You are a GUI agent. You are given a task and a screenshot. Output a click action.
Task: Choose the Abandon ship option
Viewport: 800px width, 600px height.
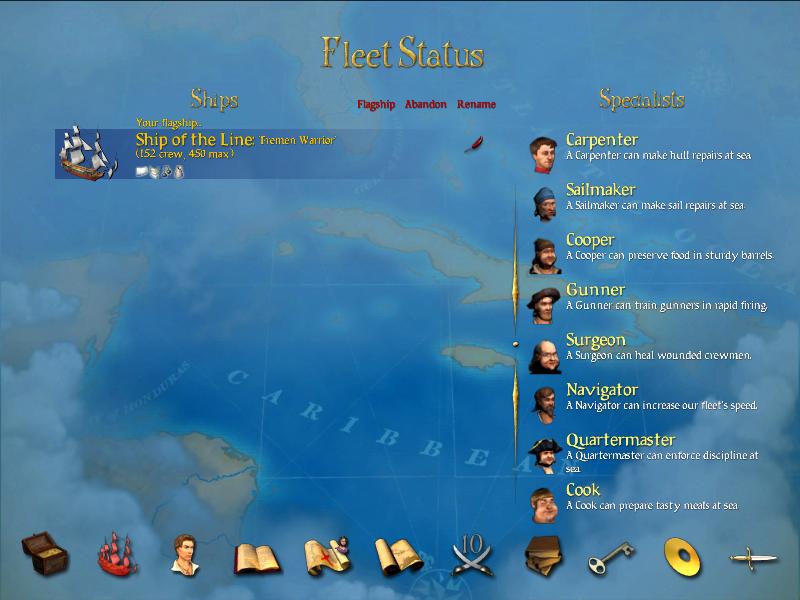pos(426,104)
